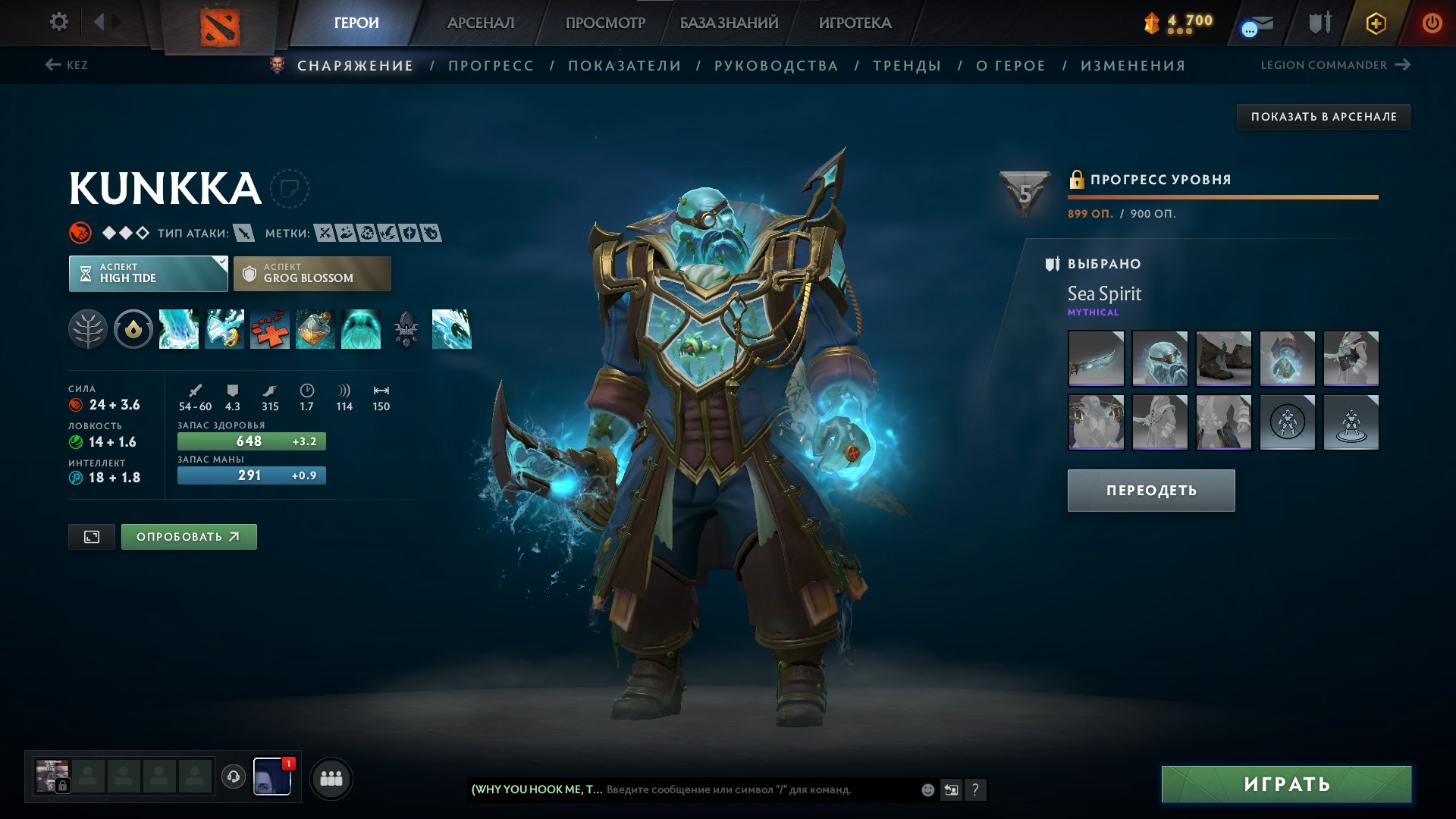Click the melee attack type sword icon
This screenshot has width=1456, height=819.
(x=244, y=234)
